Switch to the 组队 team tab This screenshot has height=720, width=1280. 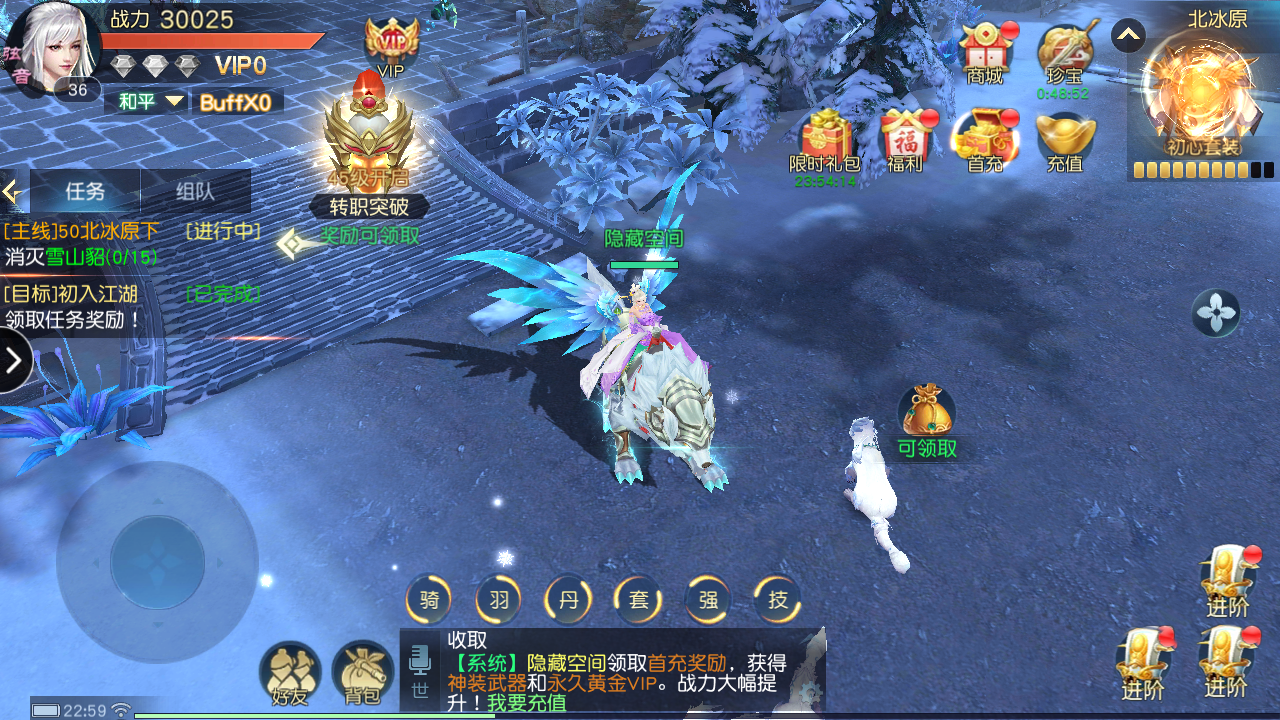pos(195,191)
